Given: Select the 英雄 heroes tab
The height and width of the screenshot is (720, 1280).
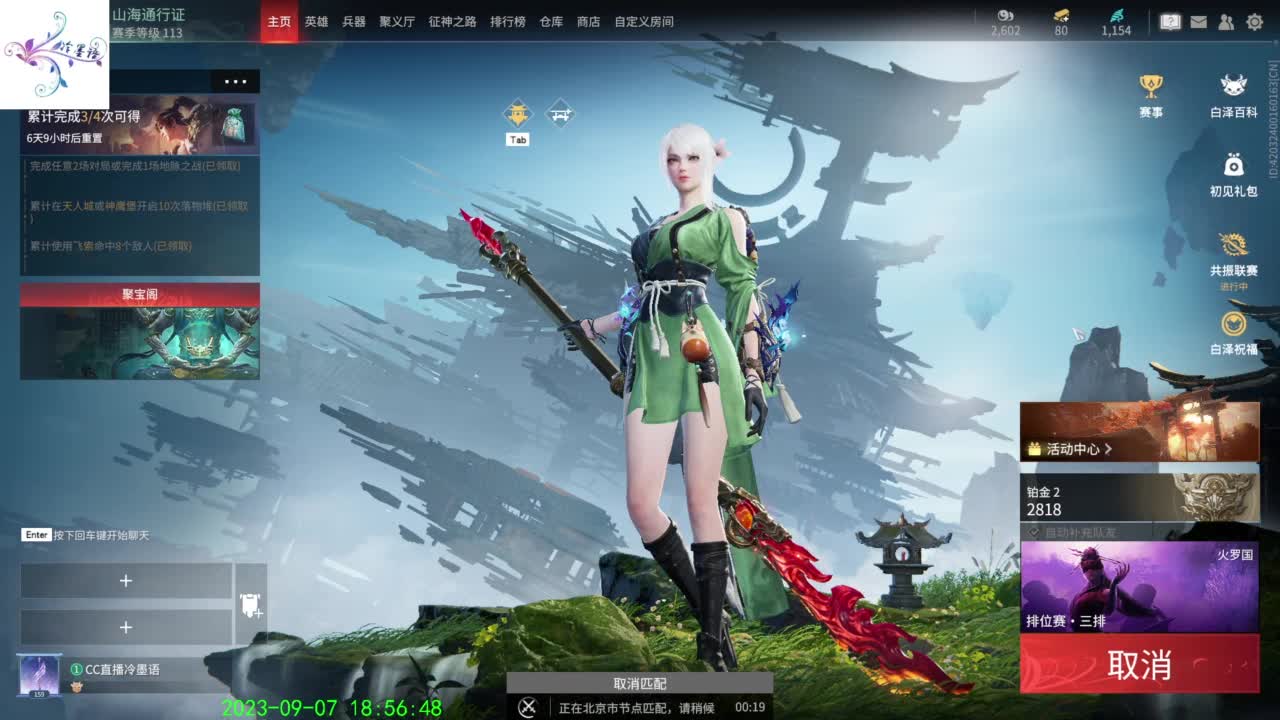Looking at the screenshot, I should click(x=316, y=22).
